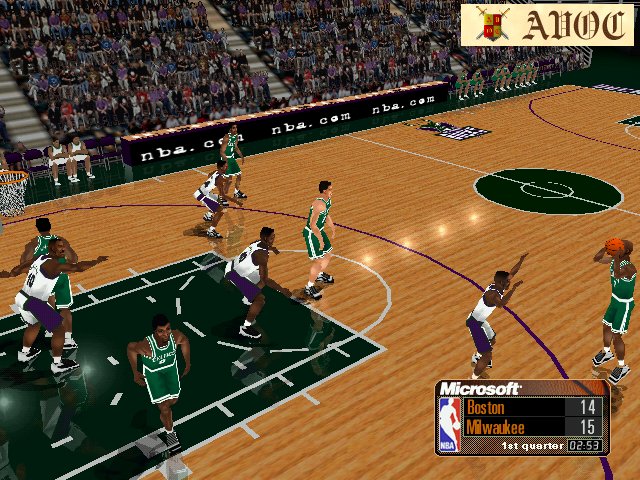Click the AVOC logo watermark

point(548,23)
